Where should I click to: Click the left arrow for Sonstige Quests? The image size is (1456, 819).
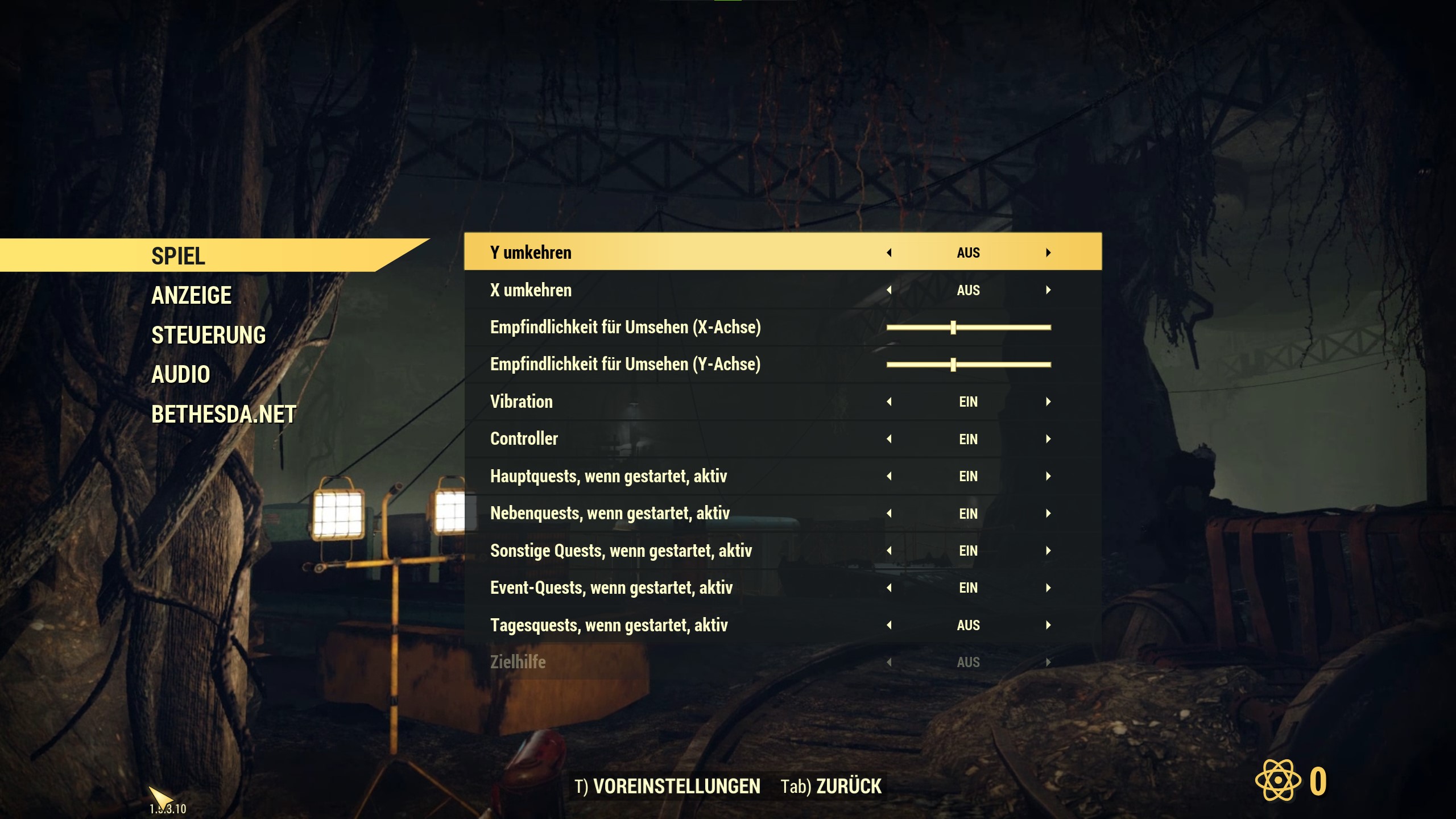tap(889, 551)
